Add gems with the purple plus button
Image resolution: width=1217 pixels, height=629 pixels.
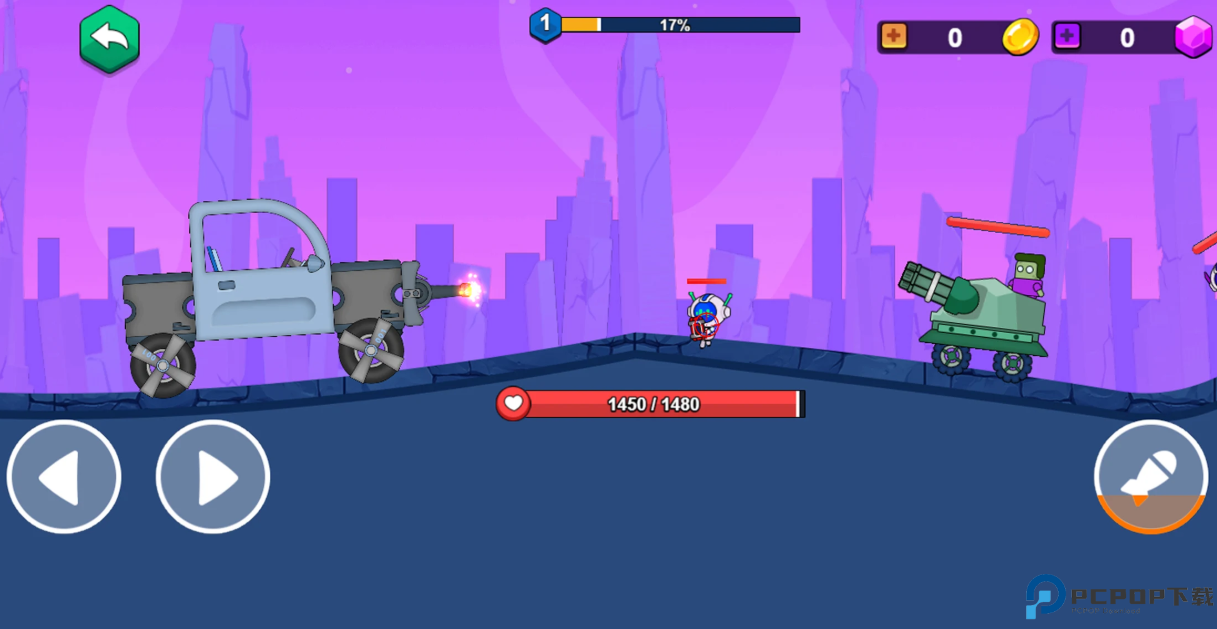point(1067,37)
